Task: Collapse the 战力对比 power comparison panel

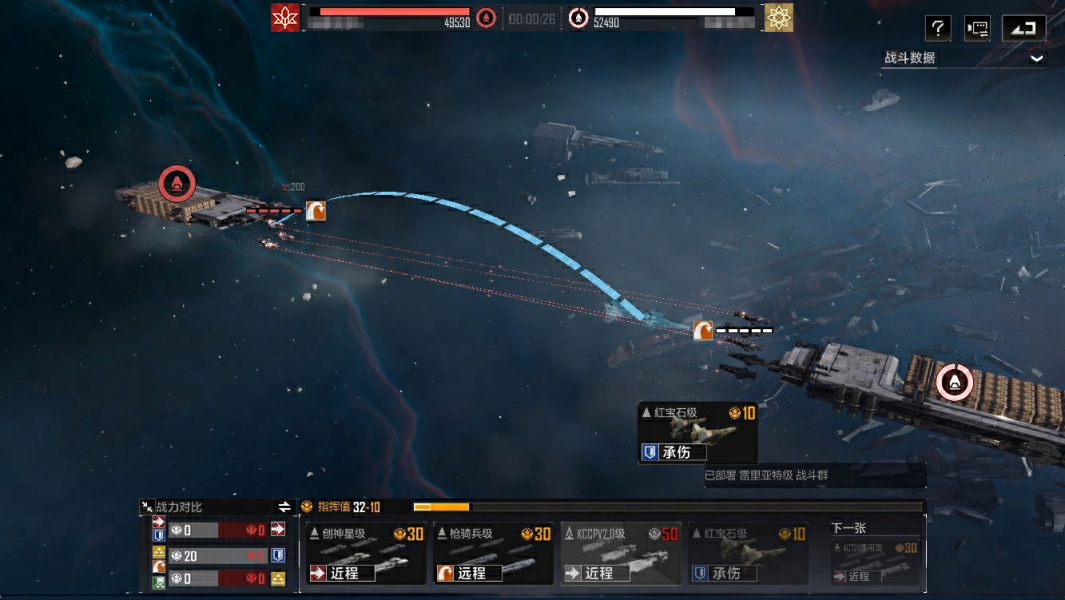Action: (x=147, y=507)
